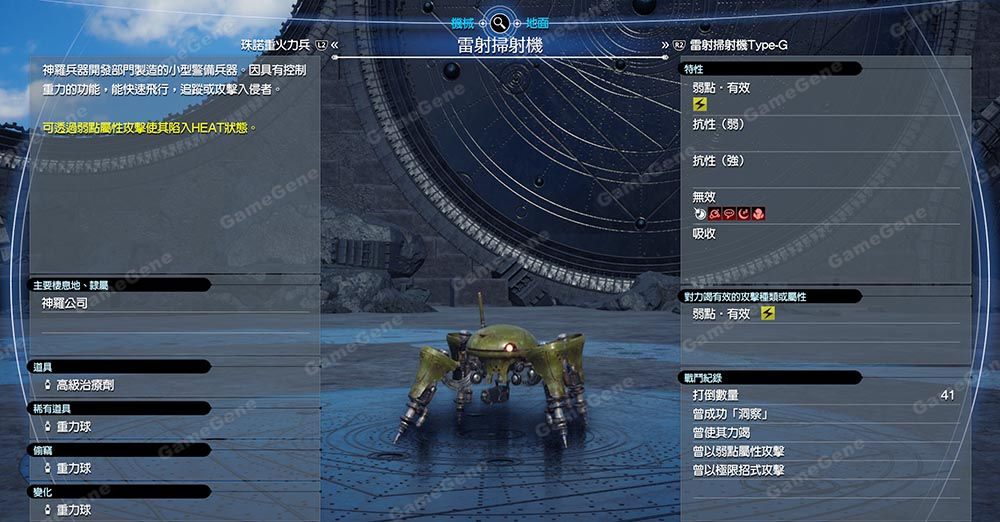The width and height of the screenshot is (1000, 522).
Task: Click the magnifying glass search icon
Action: pos(499,22)
